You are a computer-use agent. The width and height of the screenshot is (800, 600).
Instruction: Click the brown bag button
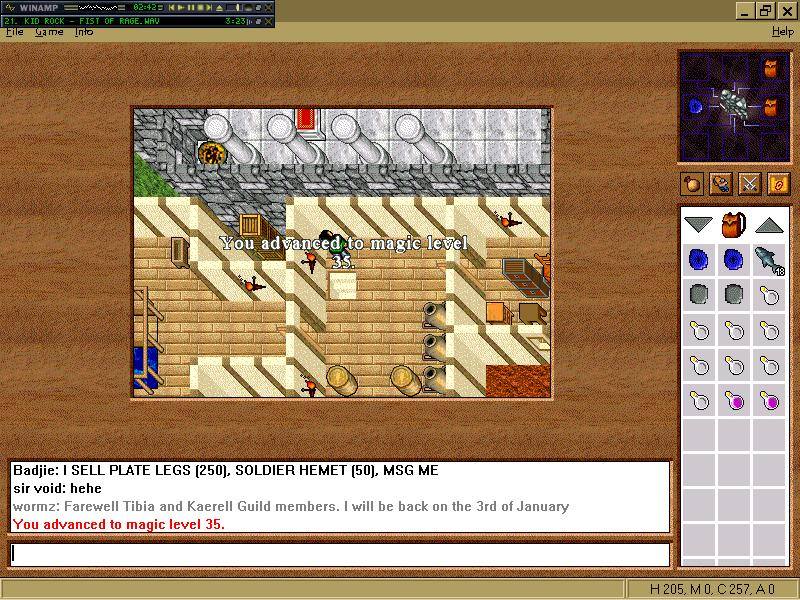(691, 184)
